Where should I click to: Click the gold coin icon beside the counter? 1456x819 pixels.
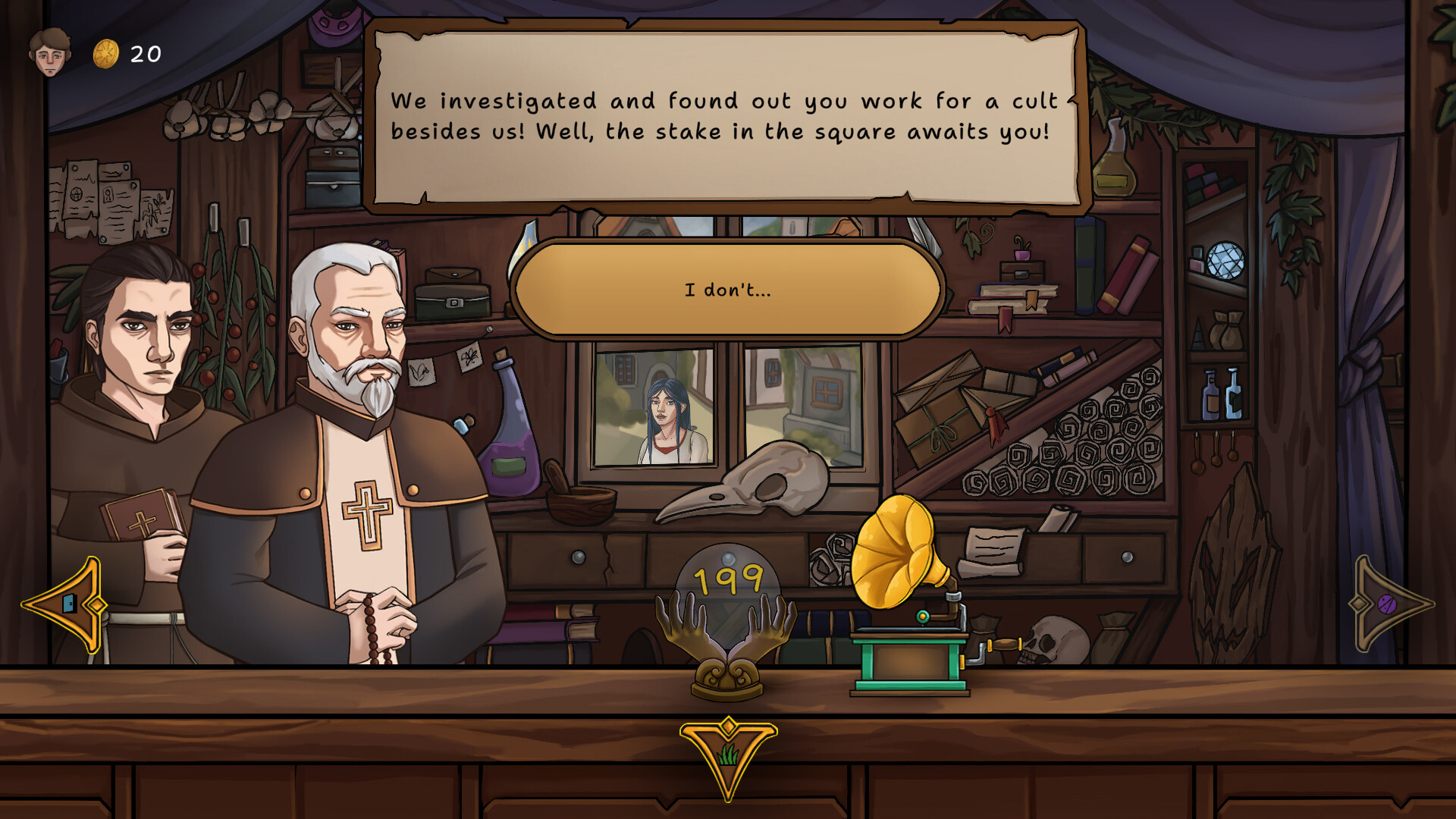point(107,52)
